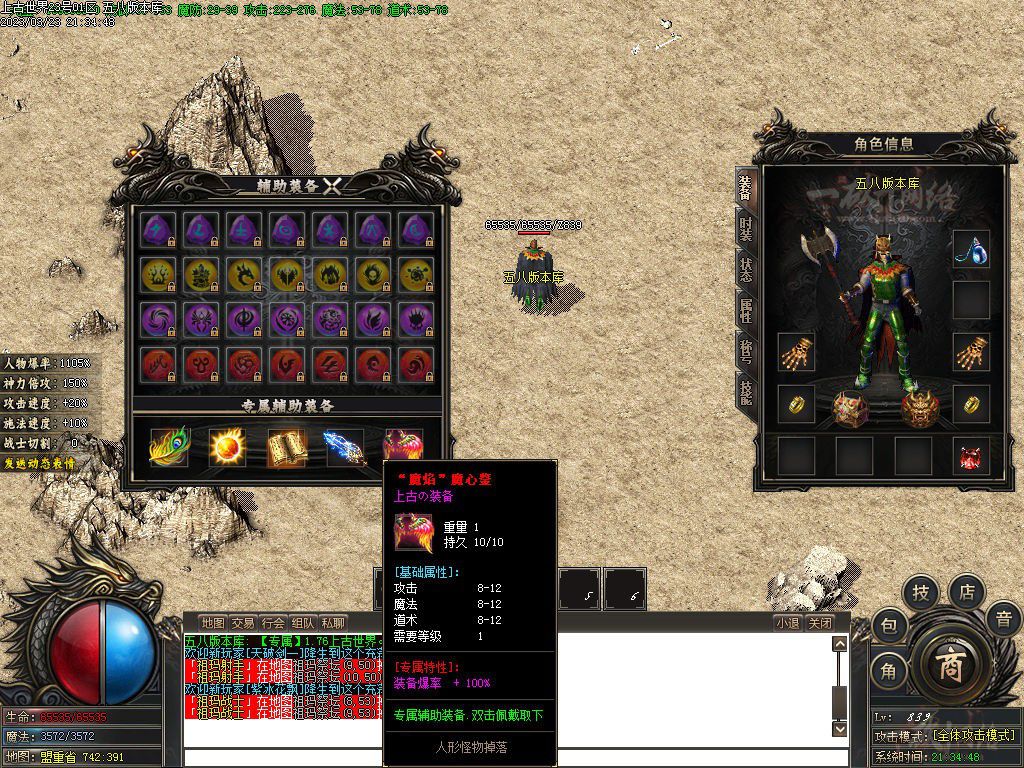Click the 小退 logout button
The image size is (1024, 768).
787,622
